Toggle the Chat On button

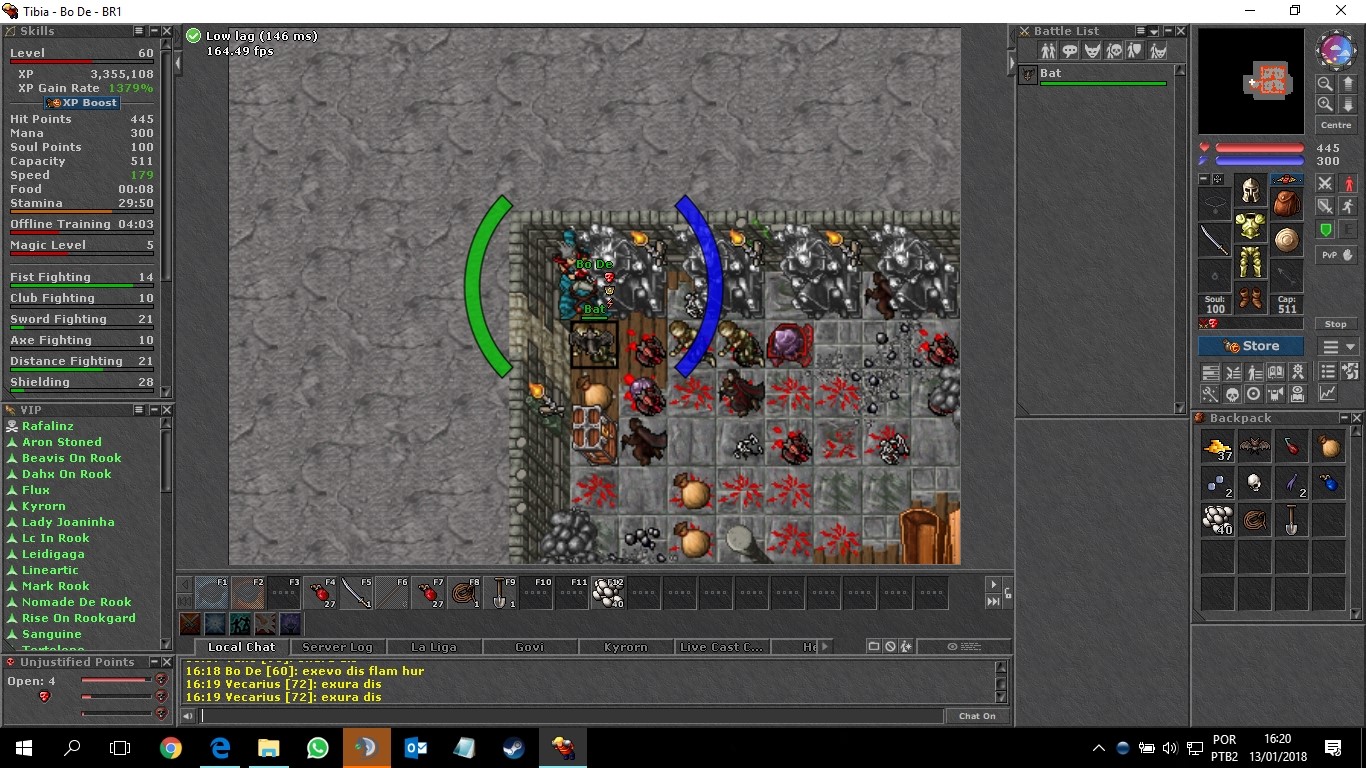coord(977,716)
